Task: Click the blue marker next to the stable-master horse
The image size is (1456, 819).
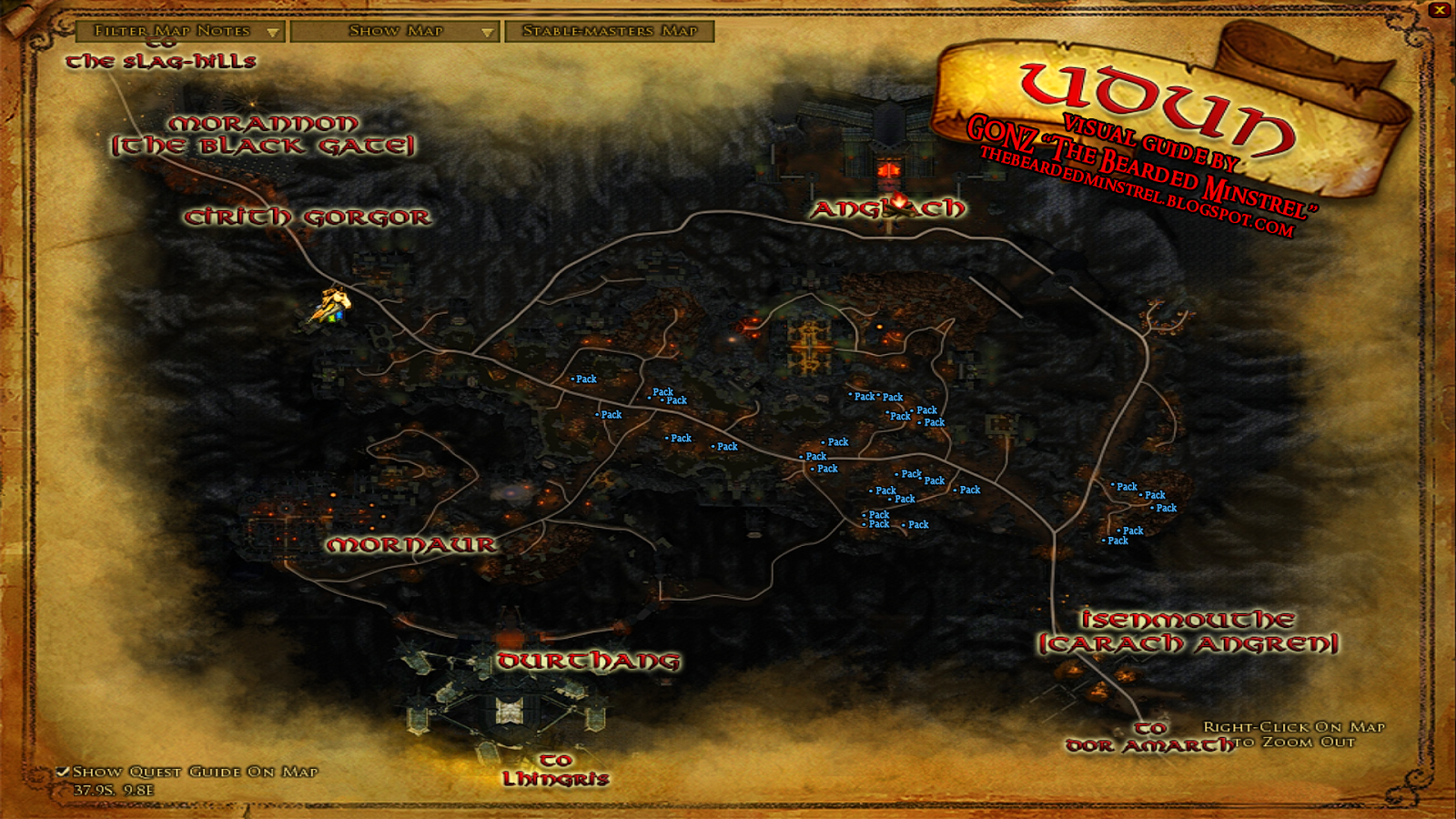Action: (x=339, y=314)
